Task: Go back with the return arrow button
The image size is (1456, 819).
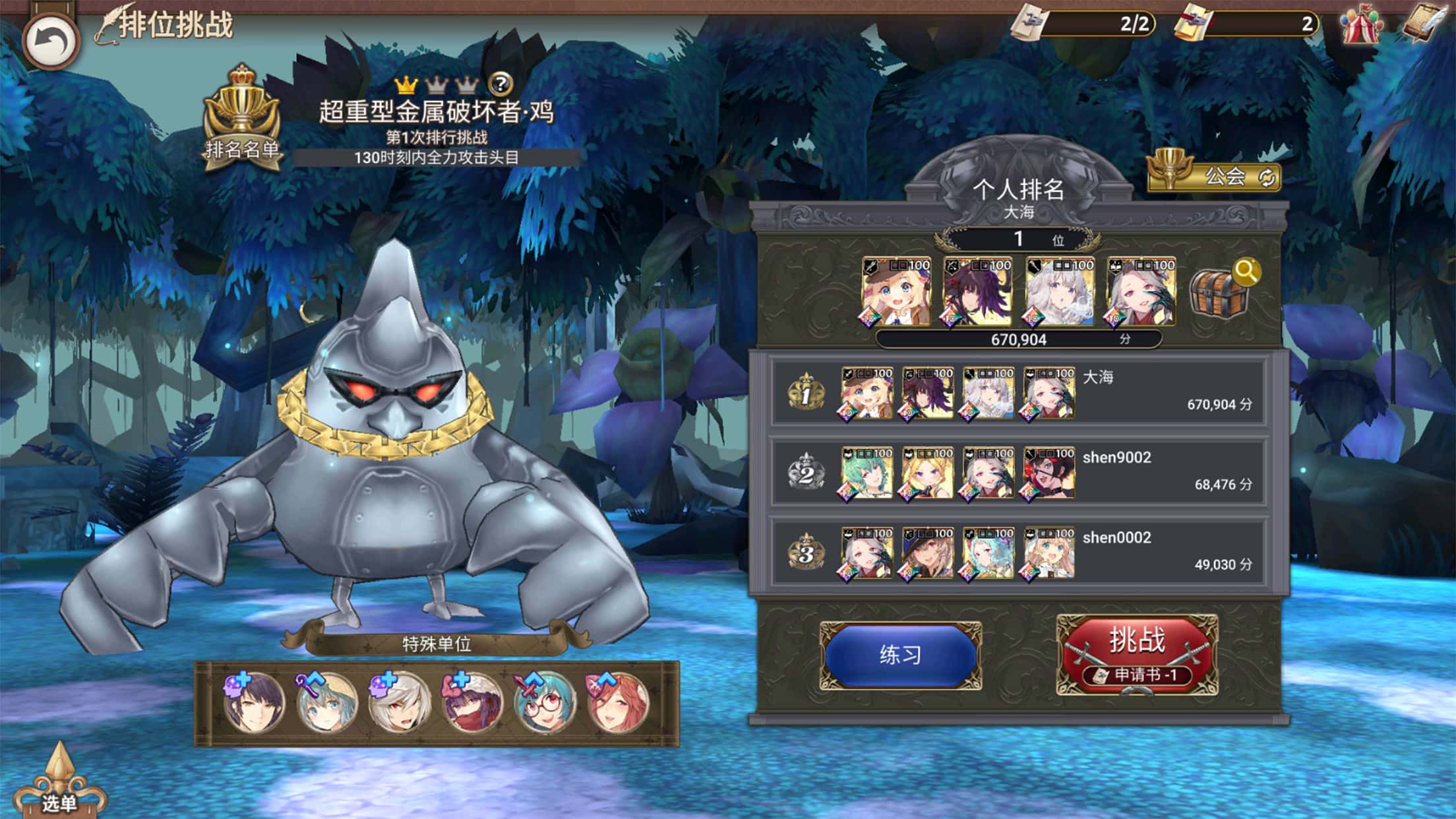Action: (51, 41)
